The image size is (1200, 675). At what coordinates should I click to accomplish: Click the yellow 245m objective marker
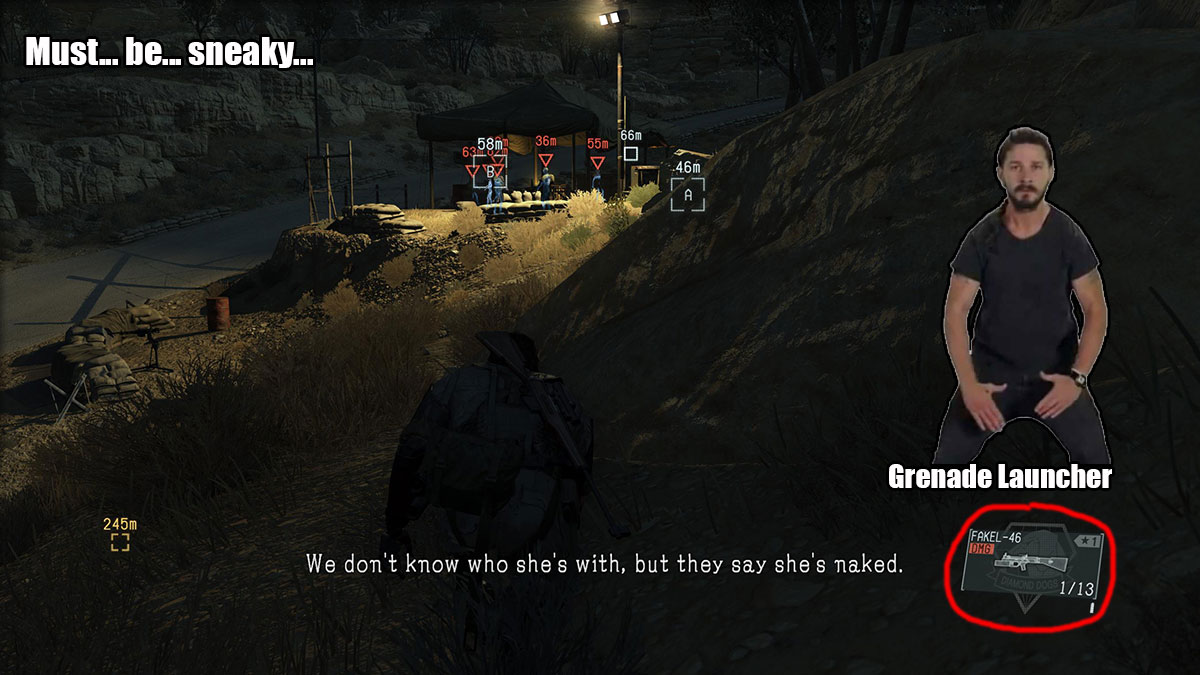point(120,542)
